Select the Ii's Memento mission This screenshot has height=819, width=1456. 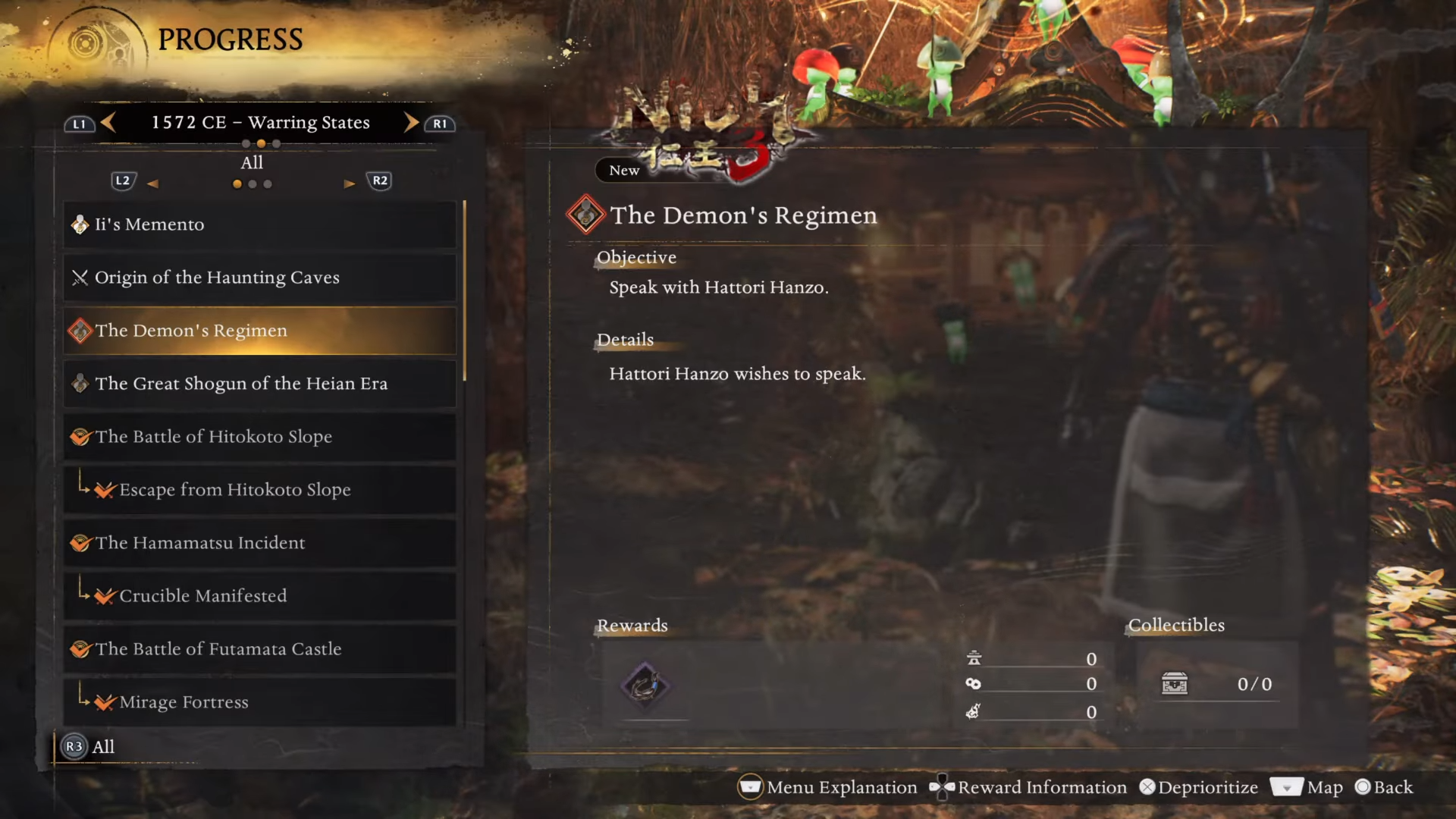tap(259, 224)
